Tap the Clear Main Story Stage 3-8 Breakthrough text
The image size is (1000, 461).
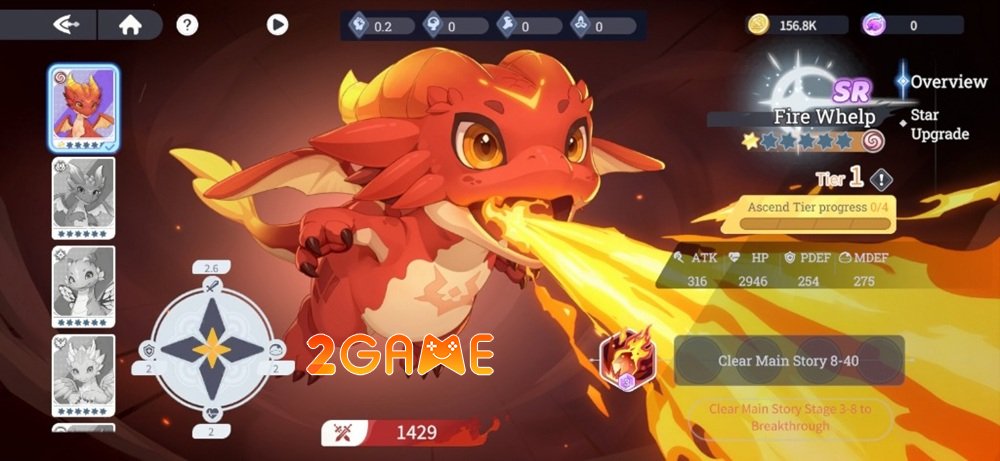790,417
